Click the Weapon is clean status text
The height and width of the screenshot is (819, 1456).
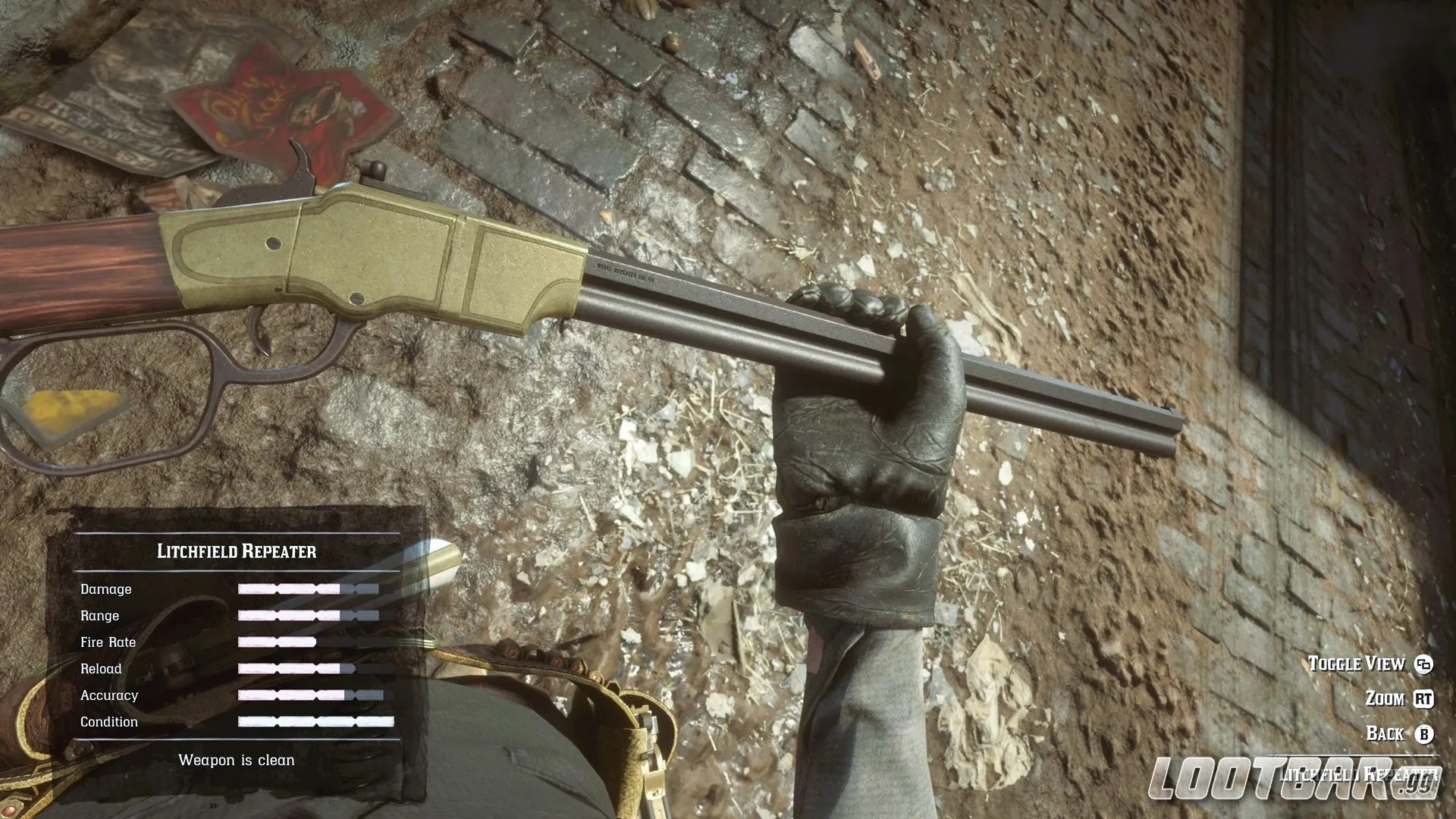tap(237, 759)
